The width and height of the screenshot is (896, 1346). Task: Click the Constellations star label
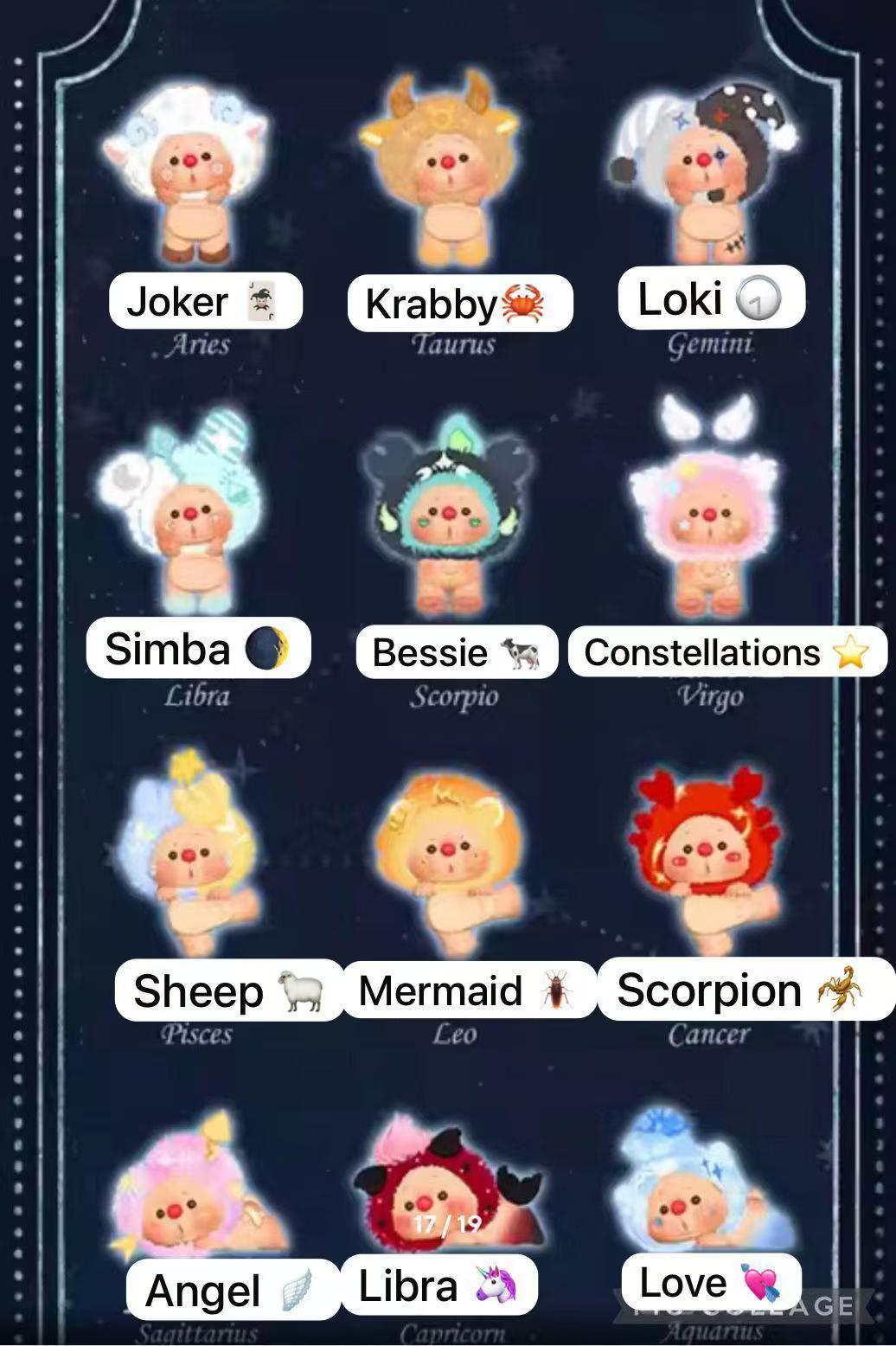click(x=727, y=652)
